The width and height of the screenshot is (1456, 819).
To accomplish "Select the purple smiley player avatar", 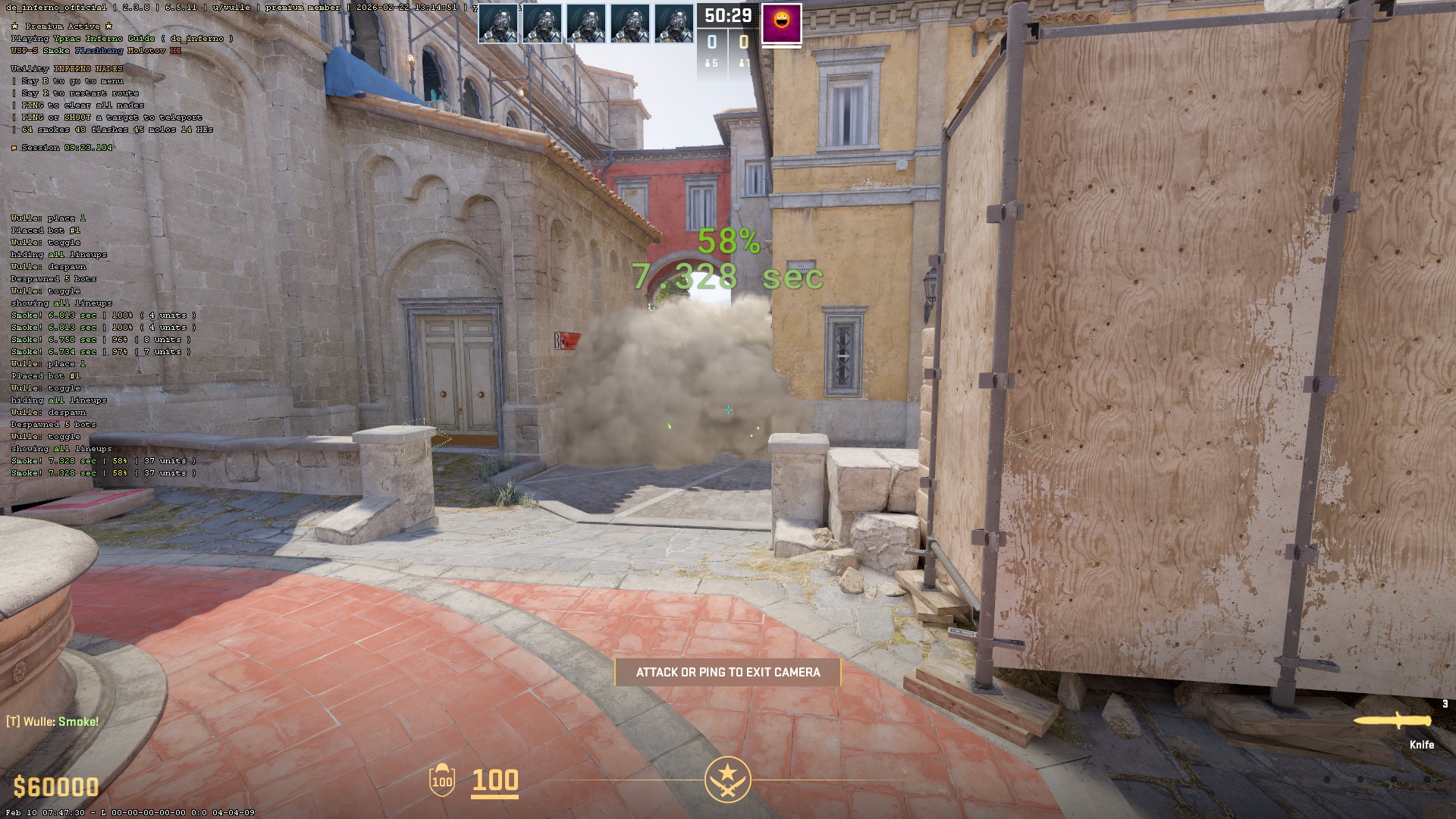I will [781, 24].
